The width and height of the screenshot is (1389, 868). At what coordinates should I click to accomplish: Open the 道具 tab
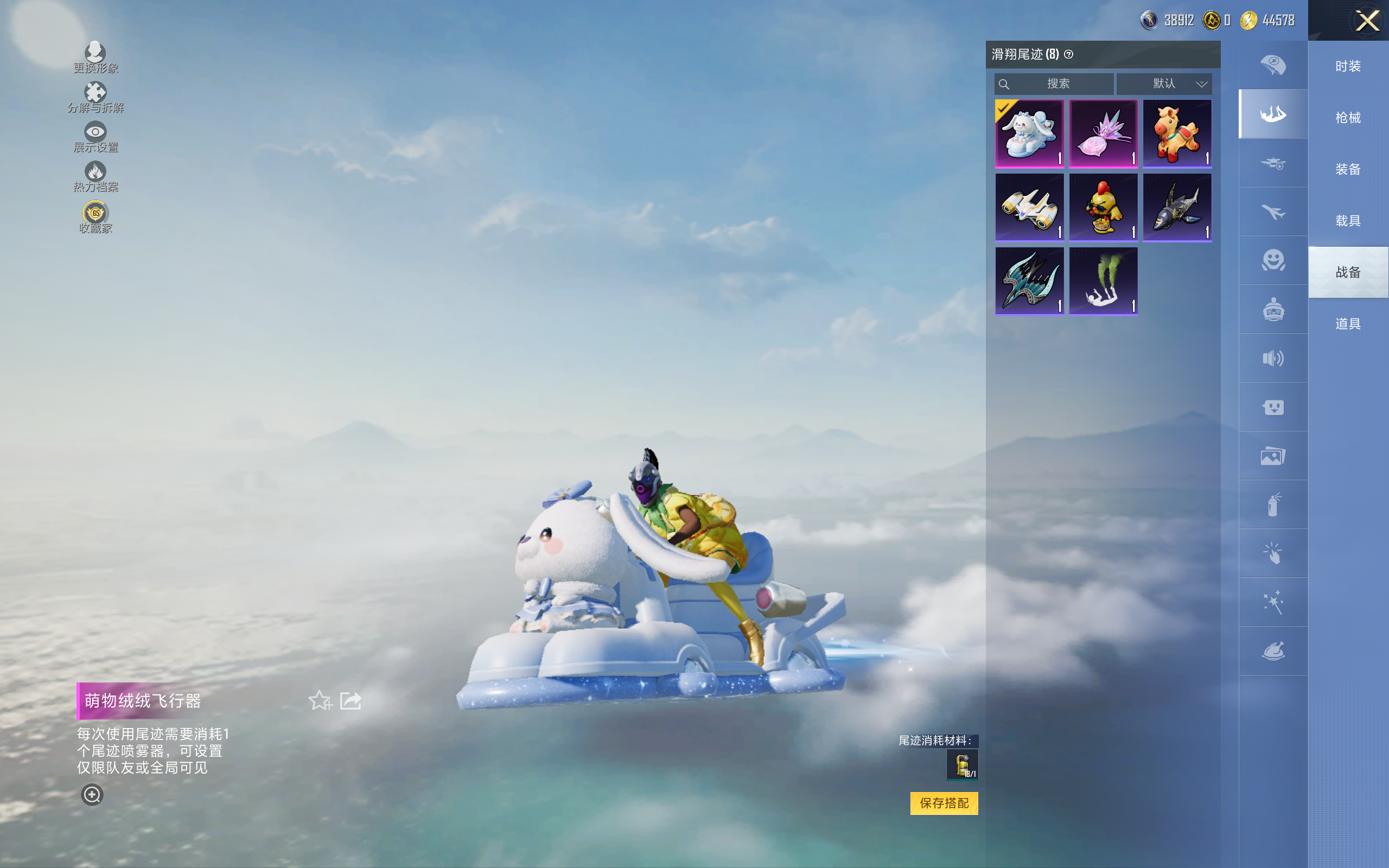1348,324
